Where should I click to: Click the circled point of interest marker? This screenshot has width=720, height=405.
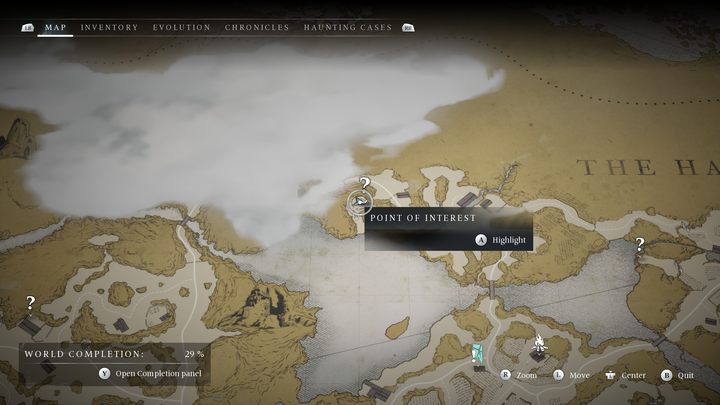[x=359, y=204]
